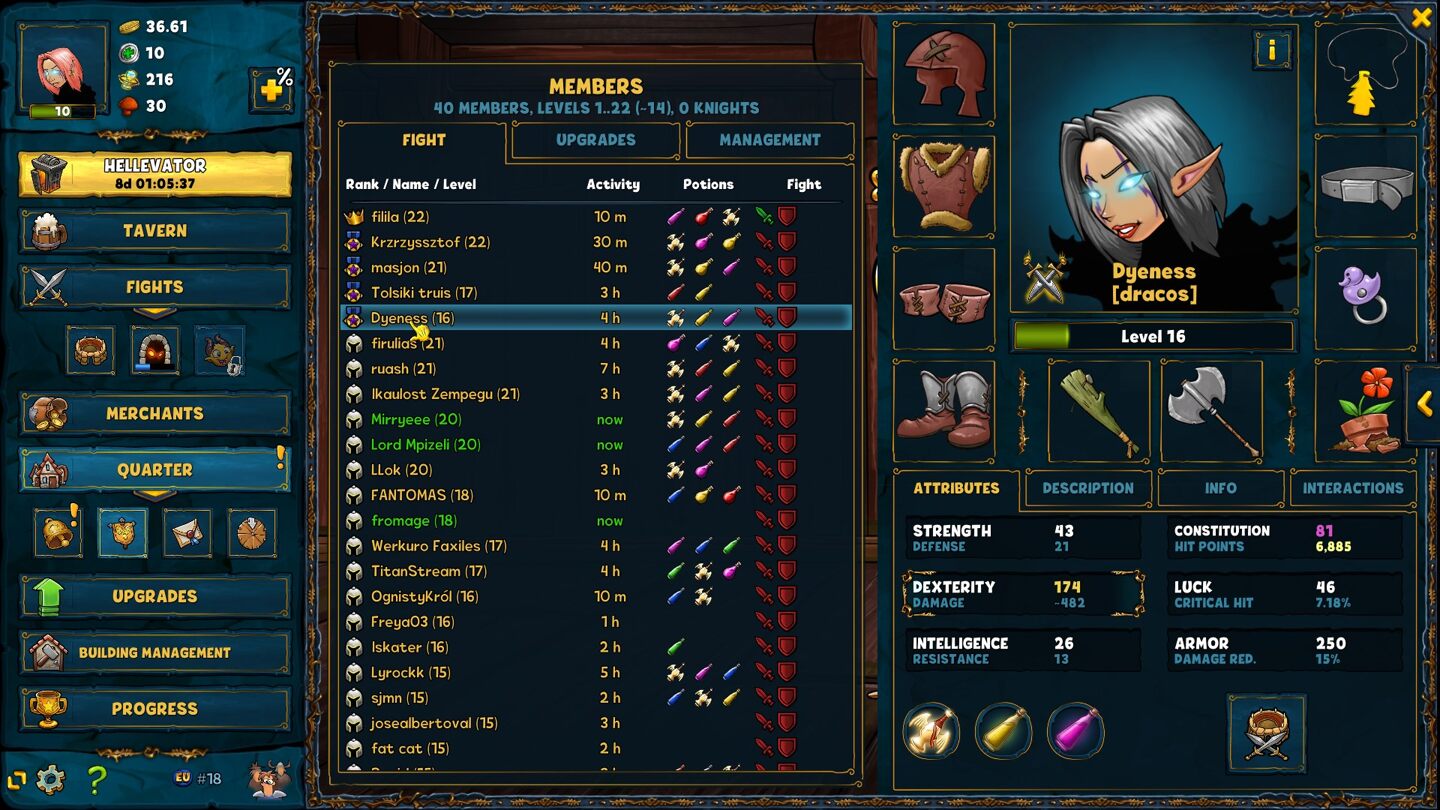
Task: Show the Interactions tab
Action: 1352,488
